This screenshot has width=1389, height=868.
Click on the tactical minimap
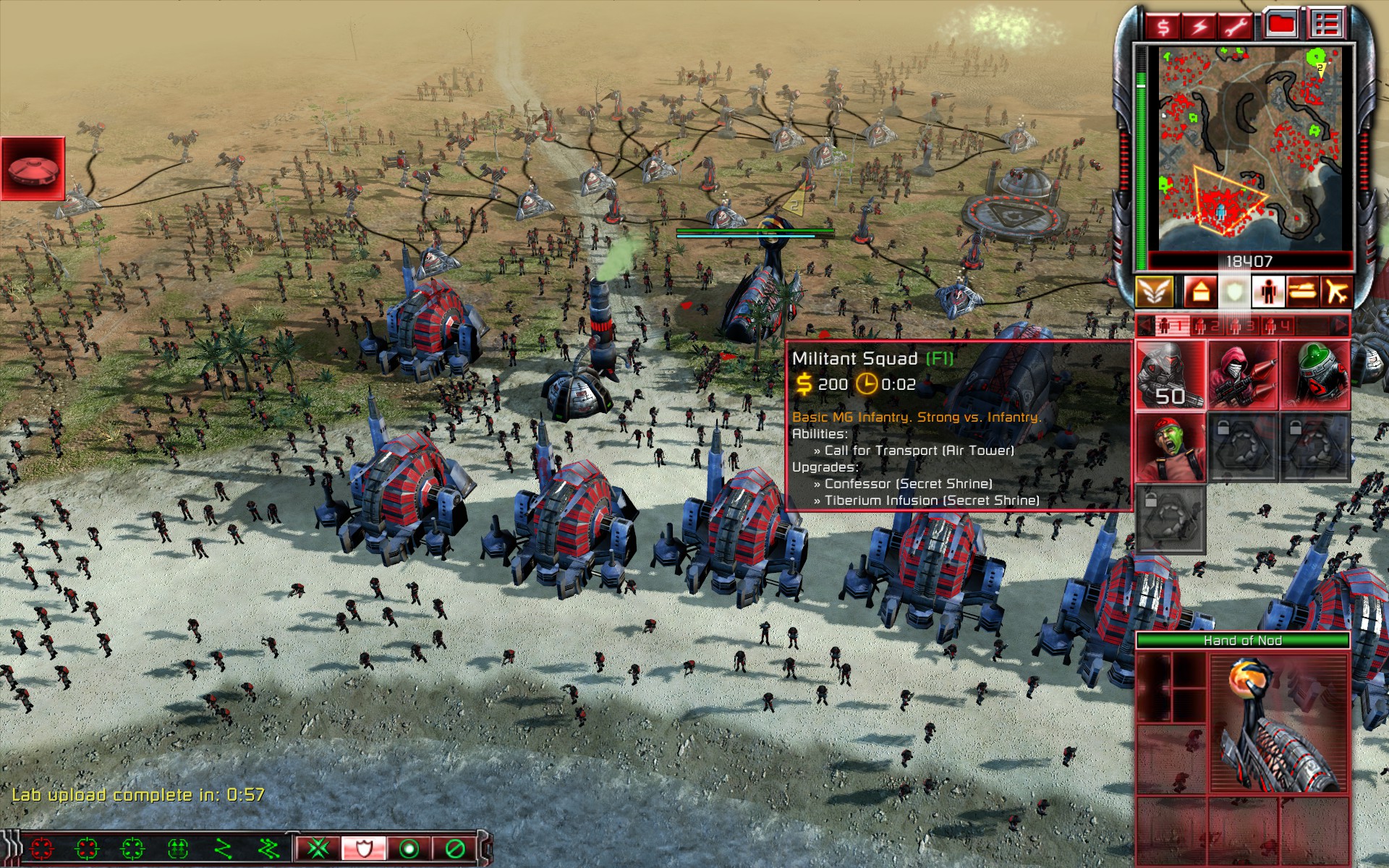coord(1248,148)
